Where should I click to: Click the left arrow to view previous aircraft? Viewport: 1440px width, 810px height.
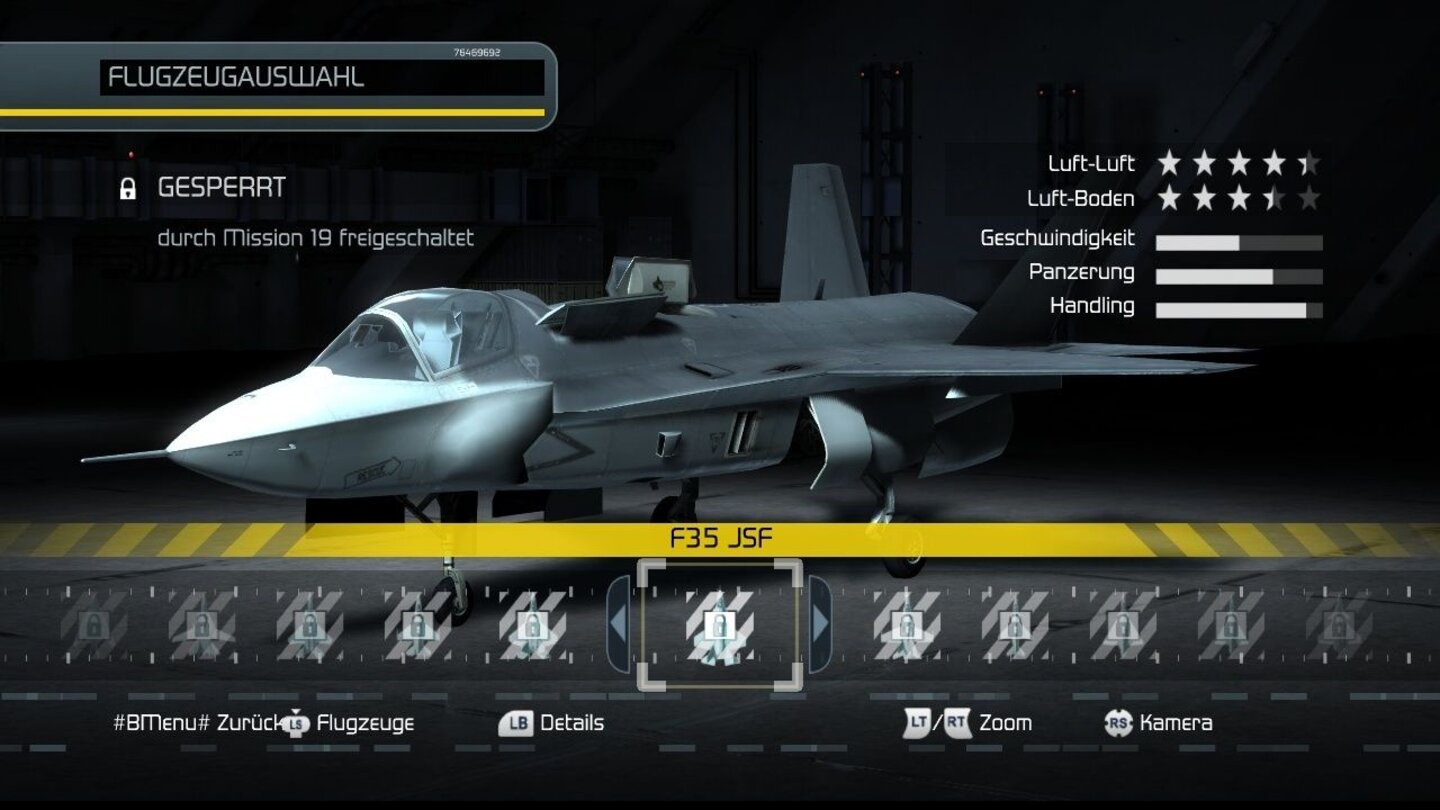(616, 625)
